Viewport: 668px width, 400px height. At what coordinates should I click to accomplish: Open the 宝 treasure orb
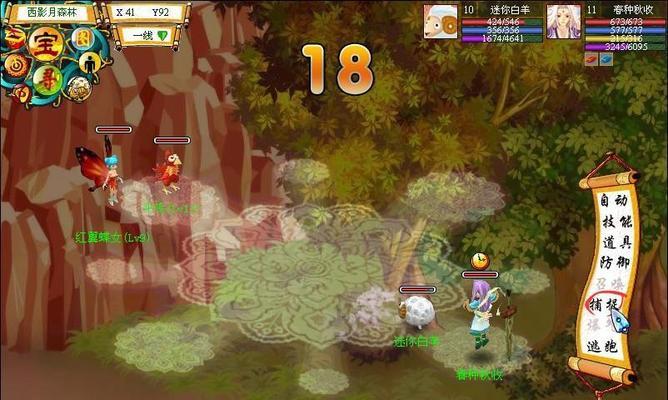tap(44, 44)
